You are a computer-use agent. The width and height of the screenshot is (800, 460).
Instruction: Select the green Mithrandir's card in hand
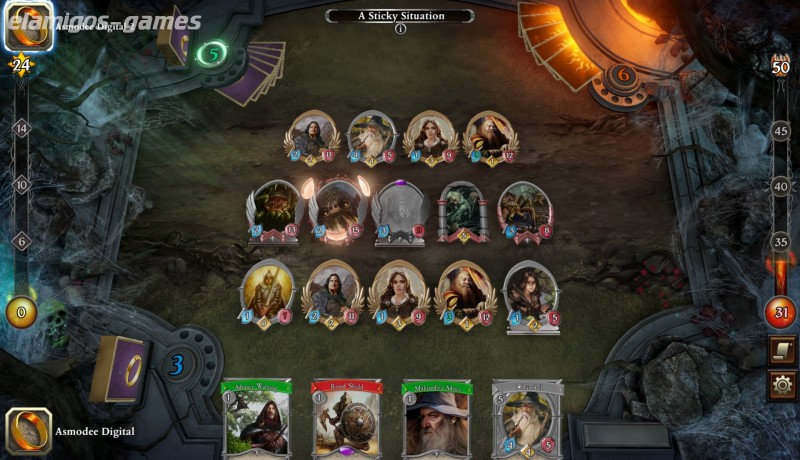(x=437, y=418)
